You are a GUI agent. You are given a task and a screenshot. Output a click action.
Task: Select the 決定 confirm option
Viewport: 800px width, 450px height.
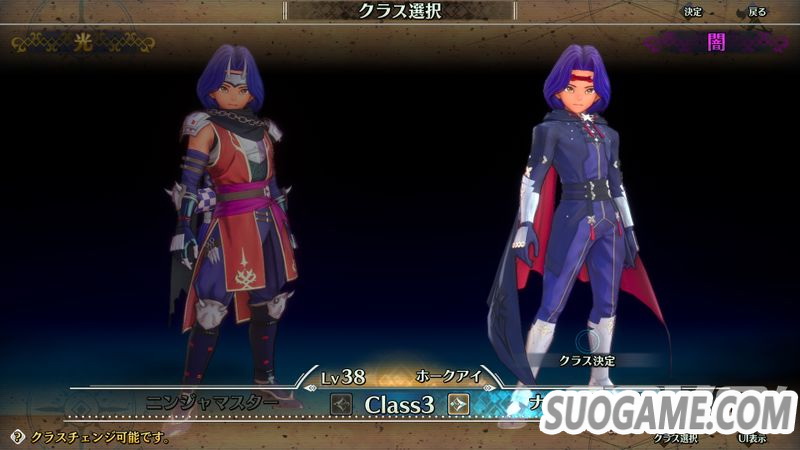point(693,12)
